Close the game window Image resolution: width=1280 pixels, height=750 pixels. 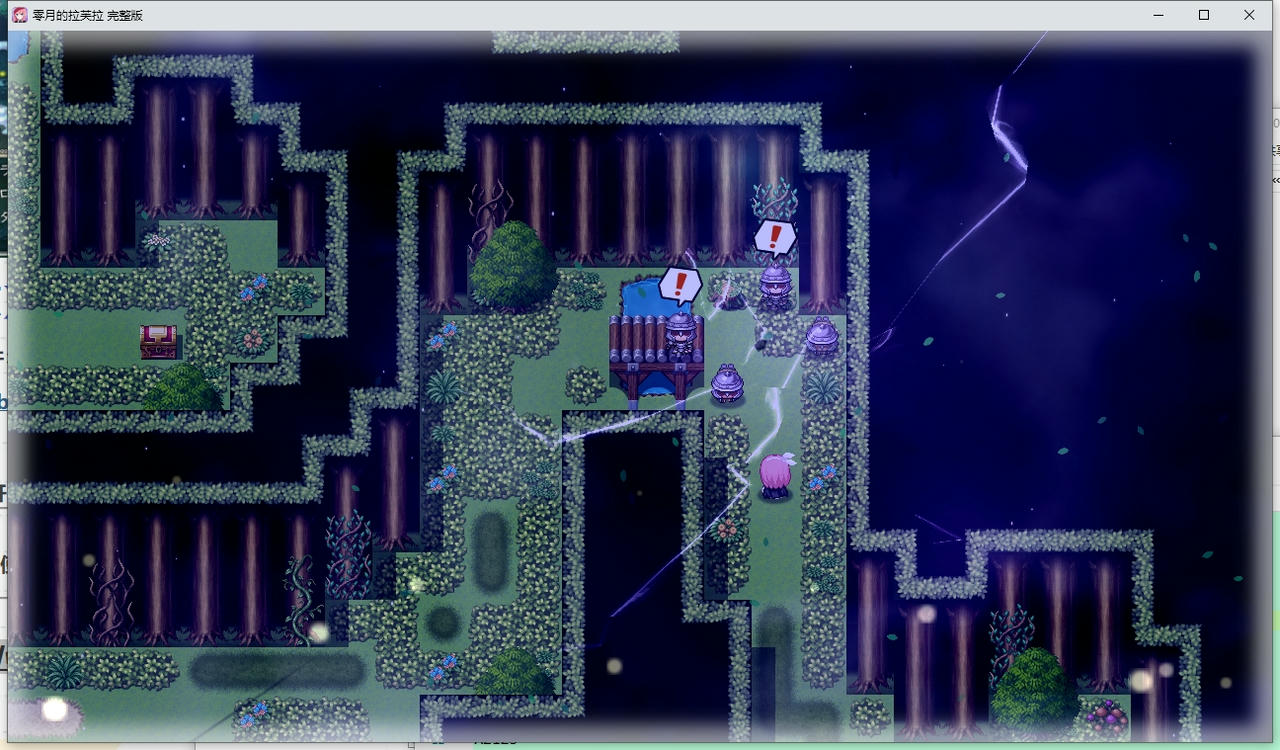coord(1249,15)
